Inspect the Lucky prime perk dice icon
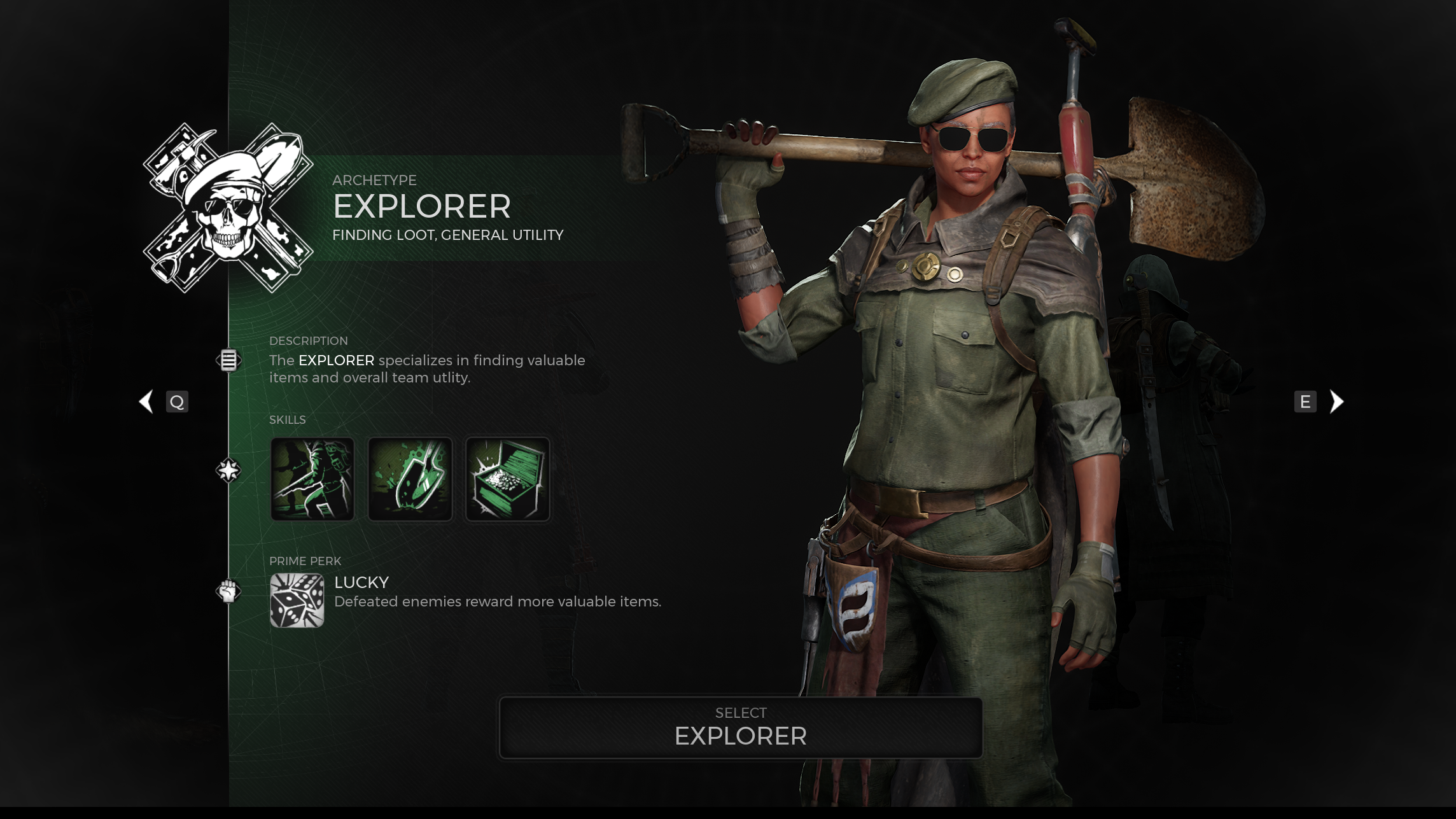The width and height of the screenshot is (1456, 819). [297, 600]
